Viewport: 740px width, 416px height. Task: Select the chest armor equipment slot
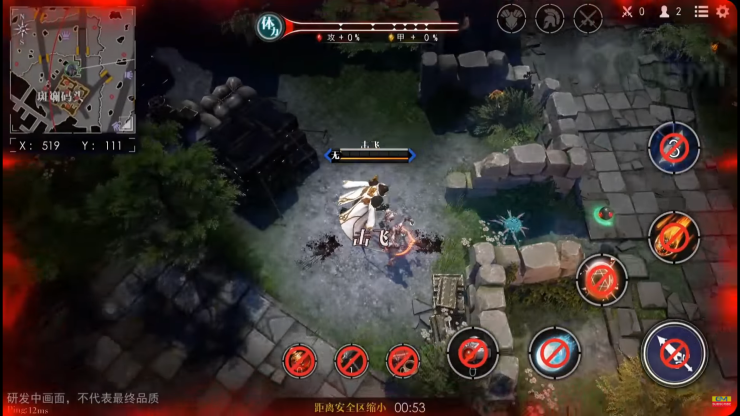(512, 18)
